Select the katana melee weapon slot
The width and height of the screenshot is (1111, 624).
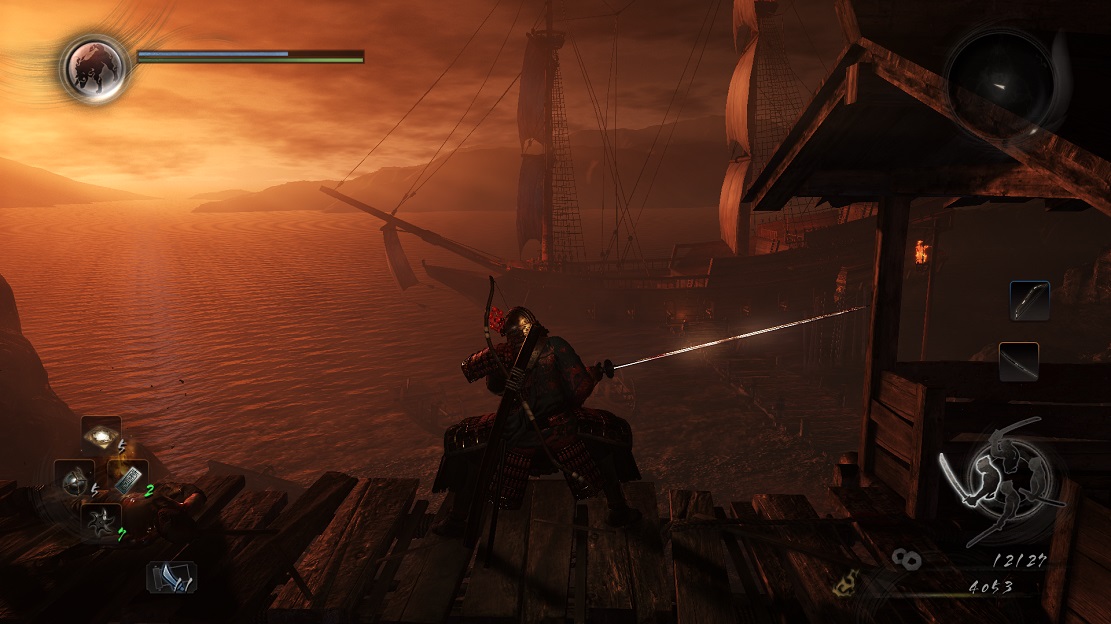(x=1018, y=361)
